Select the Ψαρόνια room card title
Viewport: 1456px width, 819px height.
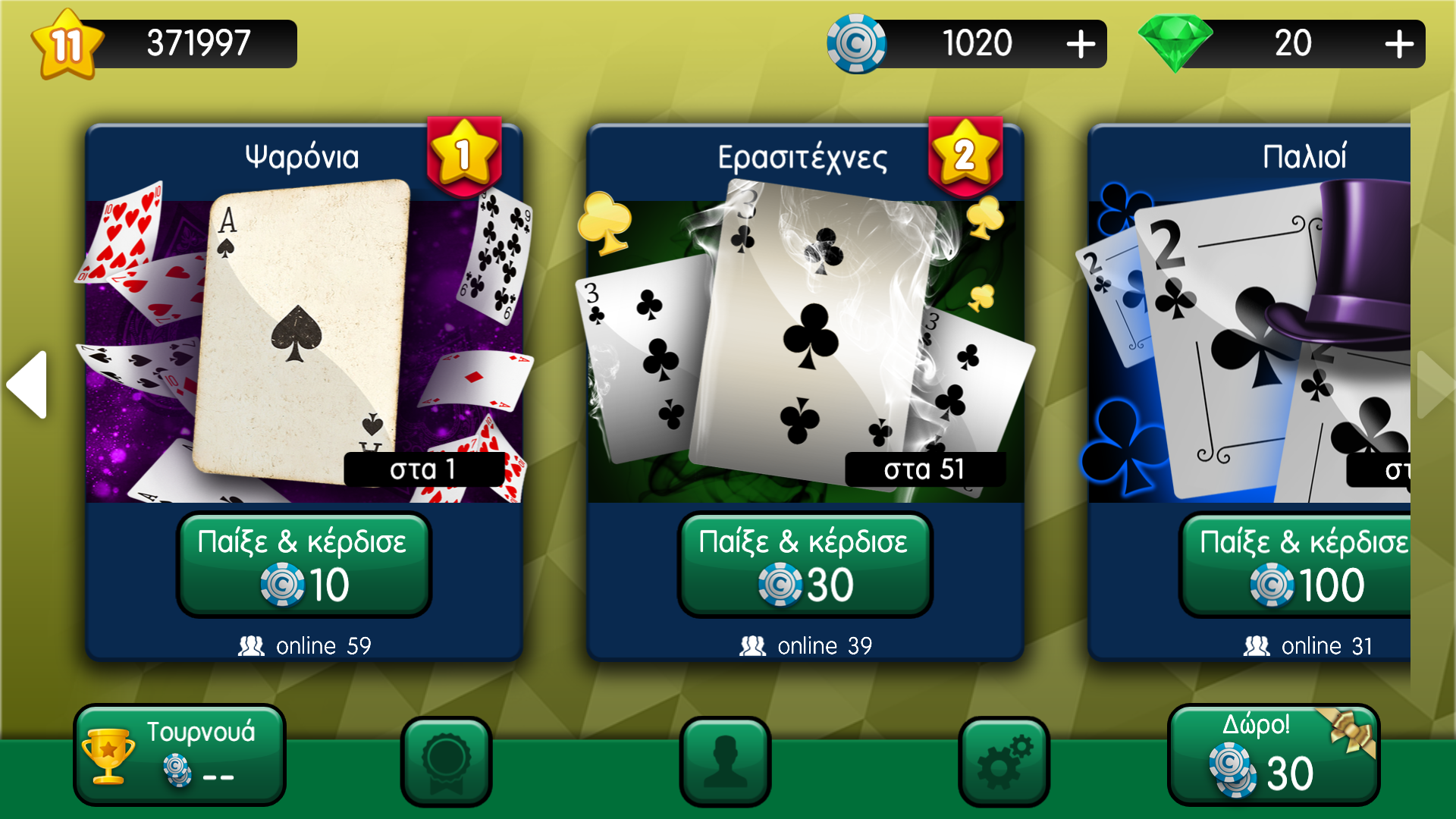pos(303,157)
